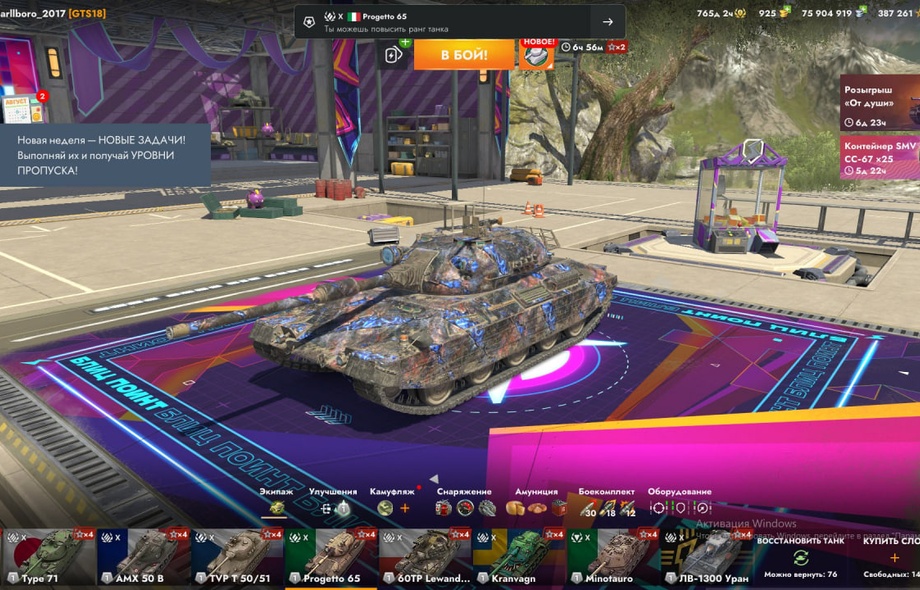Choose the AMX 50 B tank

(x=142, y=556)
